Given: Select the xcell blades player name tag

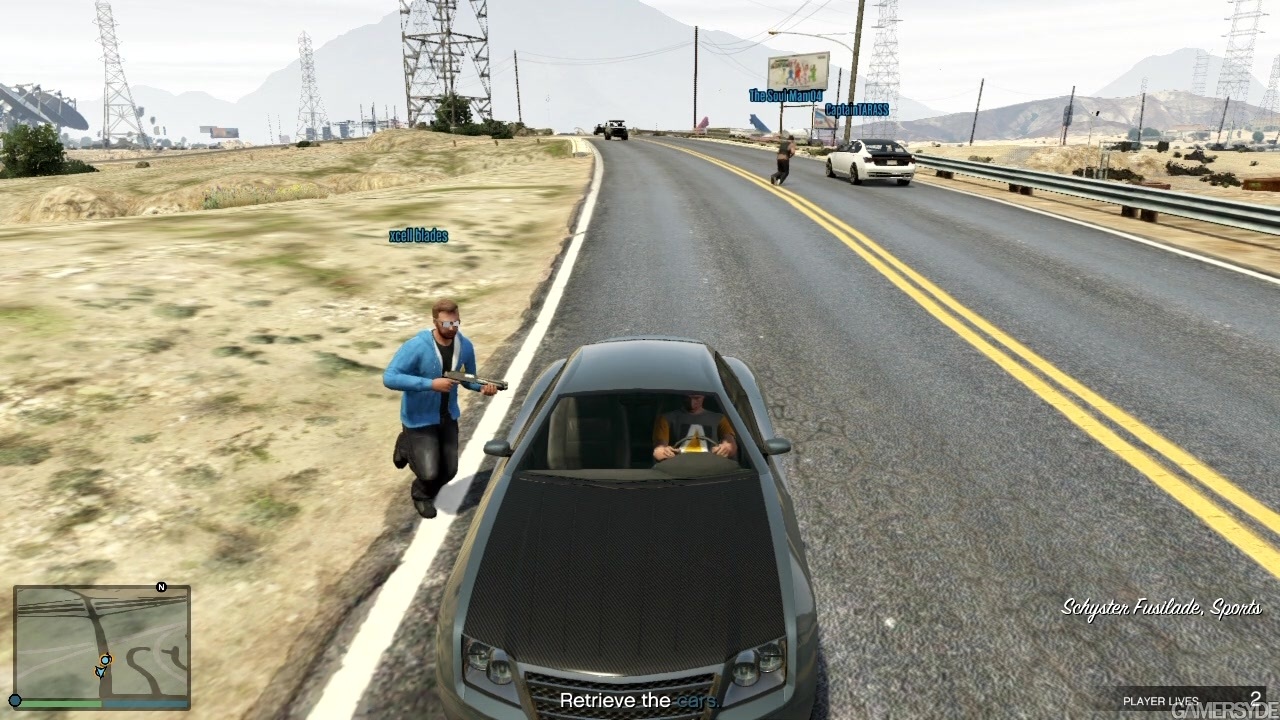Looking at the screenshot, I should (418, 236).
